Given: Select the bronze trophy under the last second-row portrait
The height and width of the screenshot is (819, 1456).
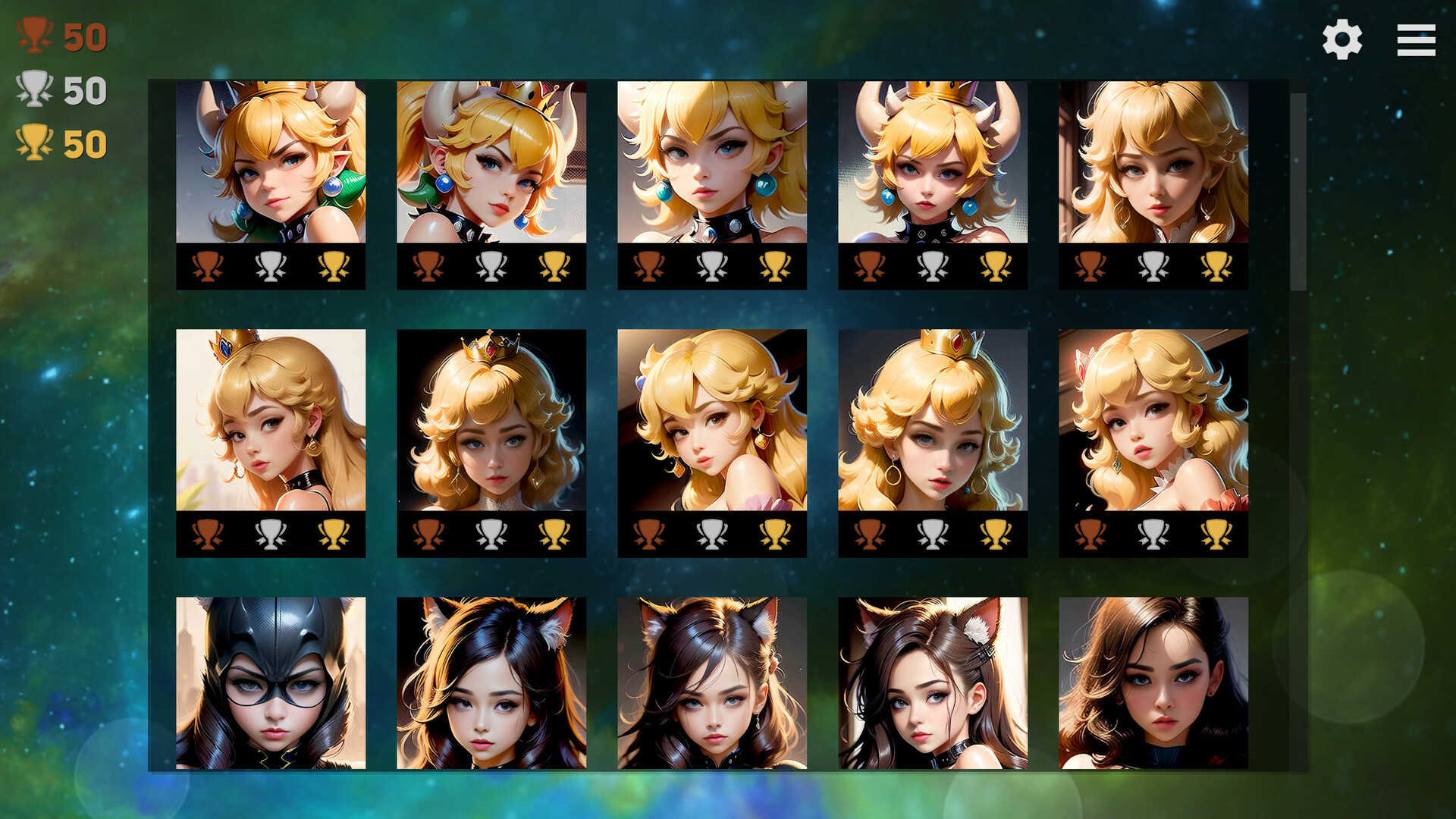Looking at the screenshot, I should (1090, 536).
